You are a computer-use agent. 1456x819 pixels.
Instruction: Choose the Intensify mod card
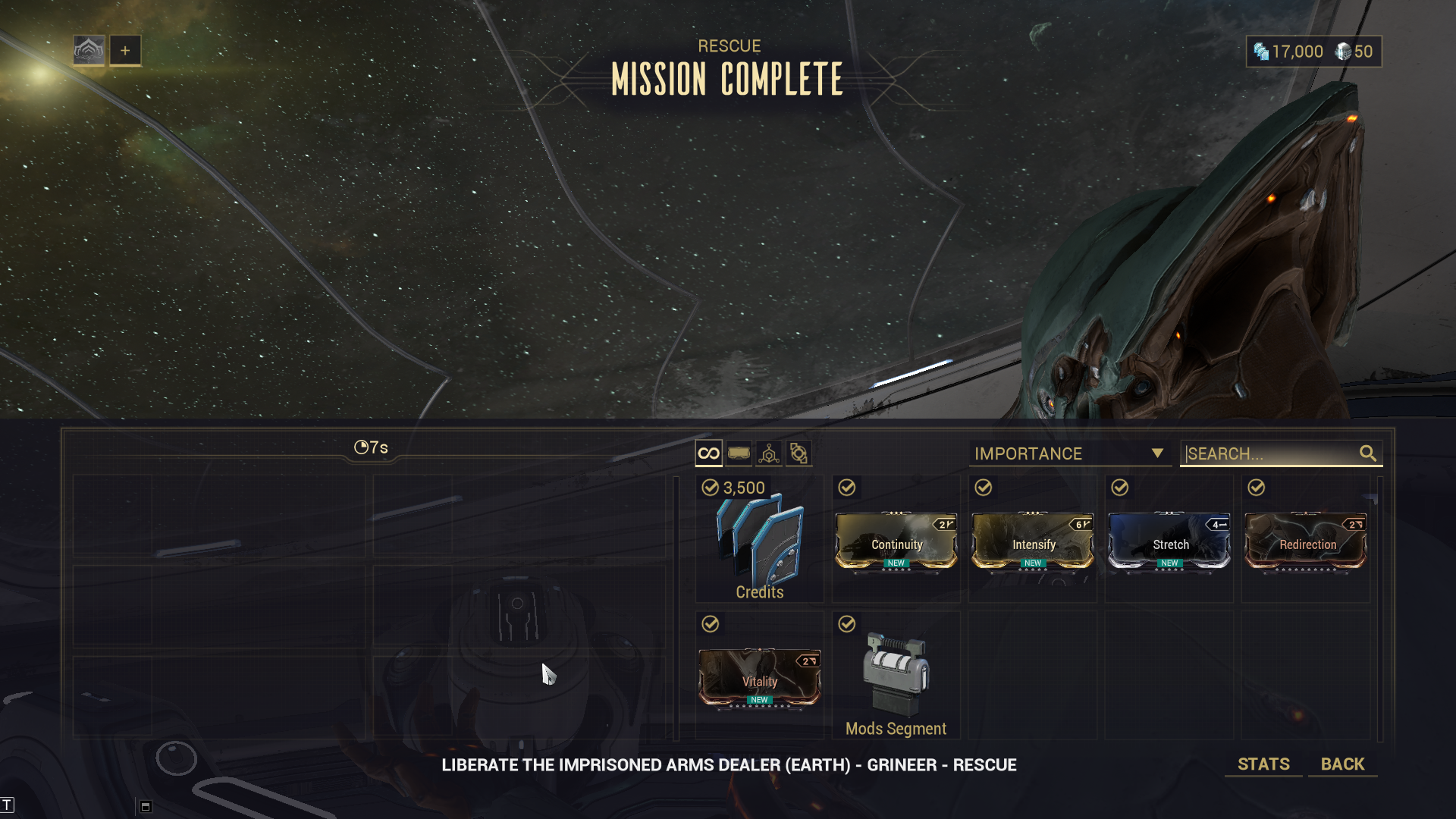point(1032,541)
